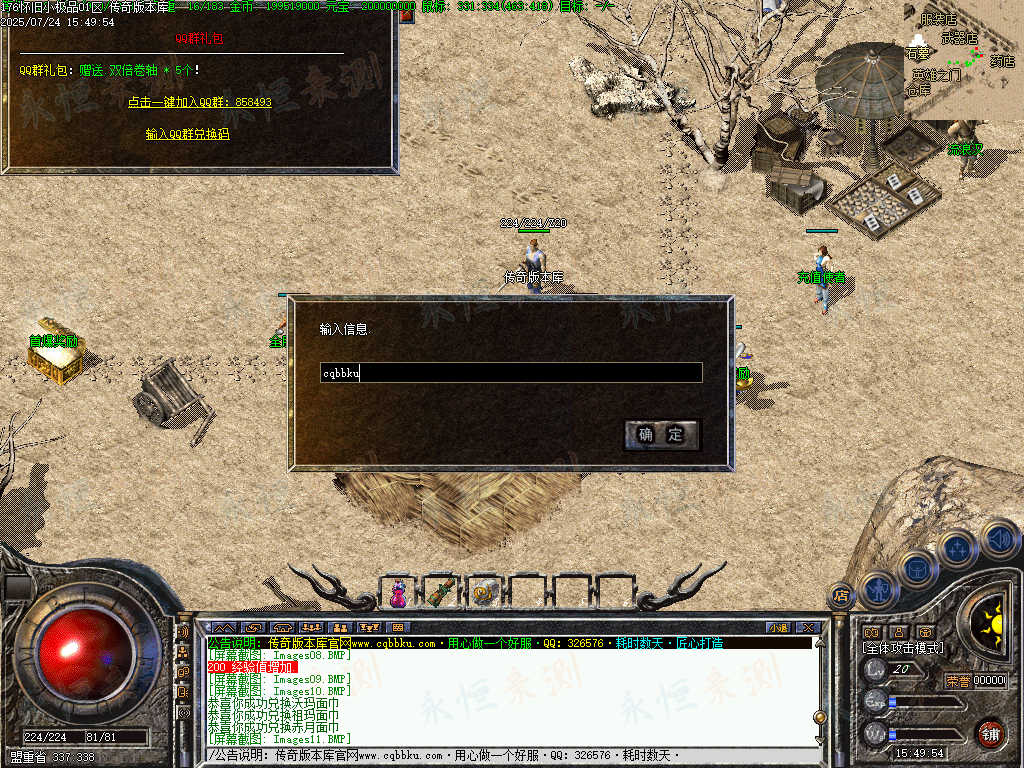
Task: Click the one-key join QQ group link
Action: pos(199,102)
